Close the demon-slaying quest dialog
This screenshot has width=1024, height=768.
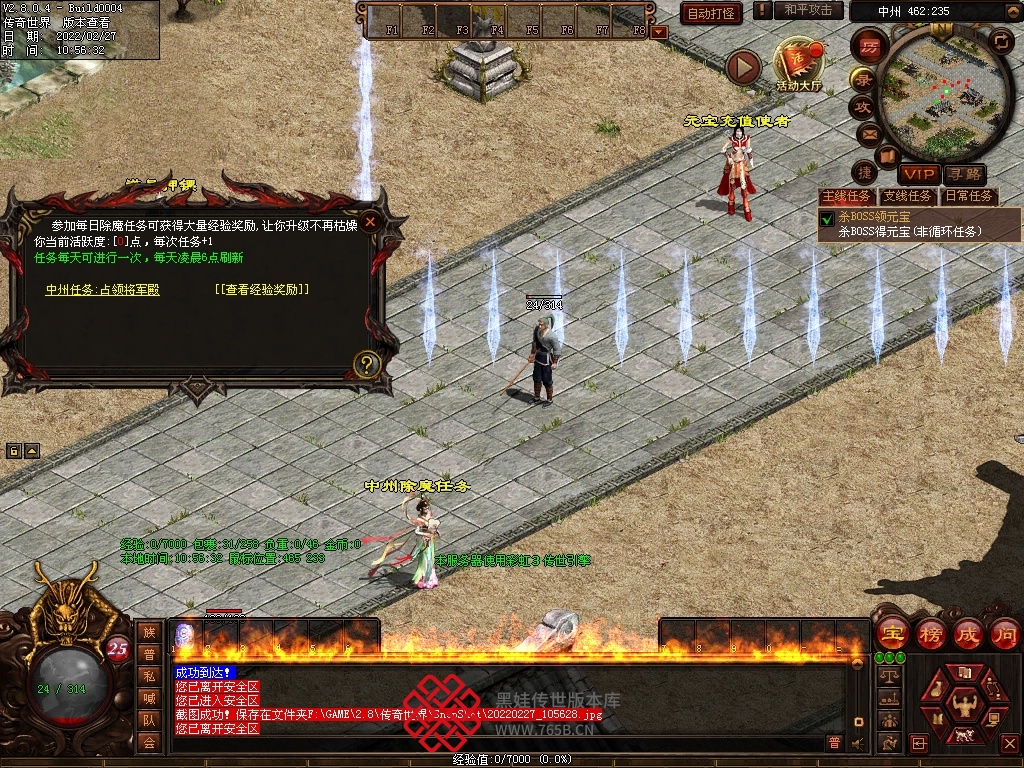click(371, 221)
